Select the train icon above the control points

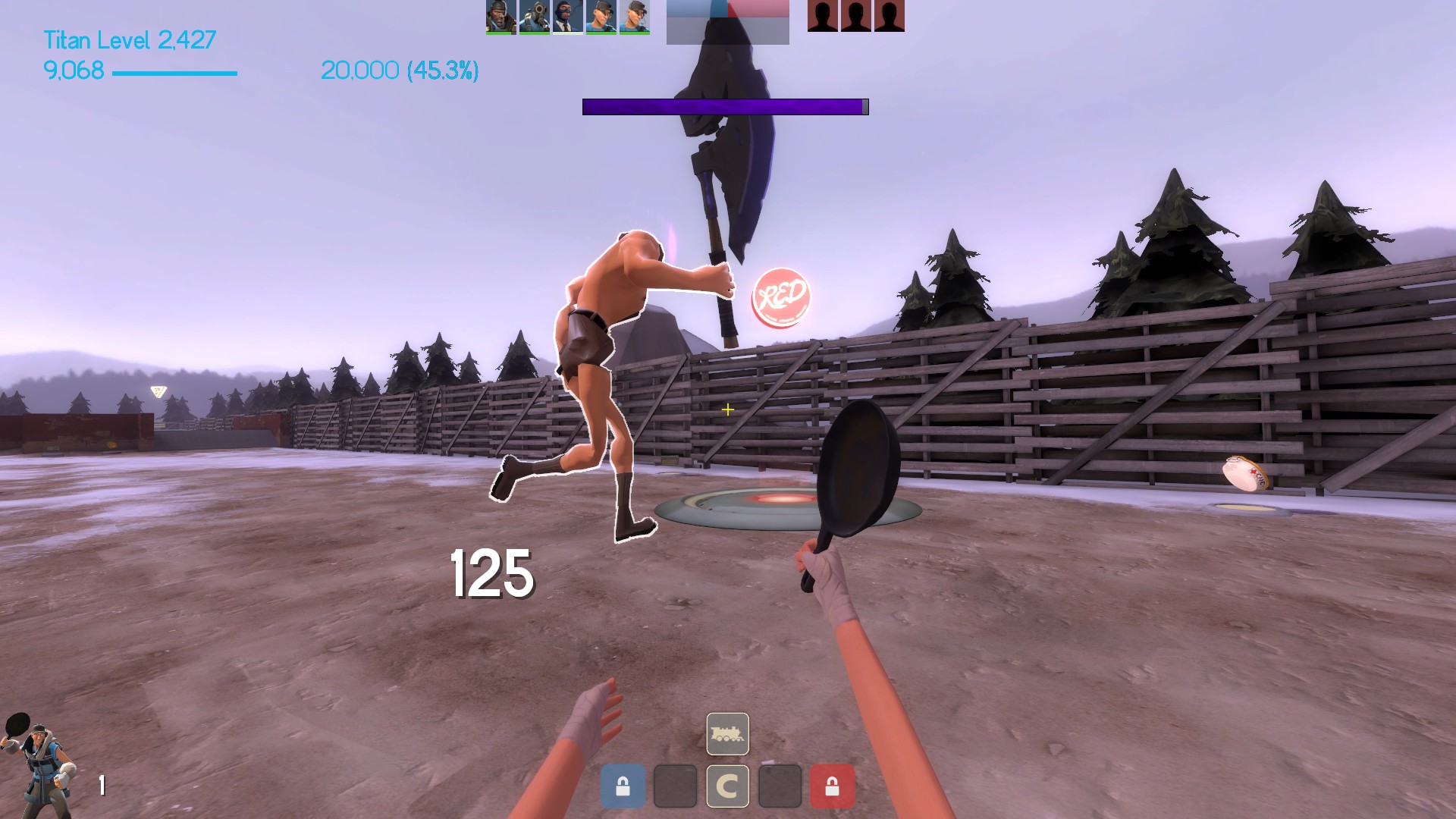[x=727, y=734]
